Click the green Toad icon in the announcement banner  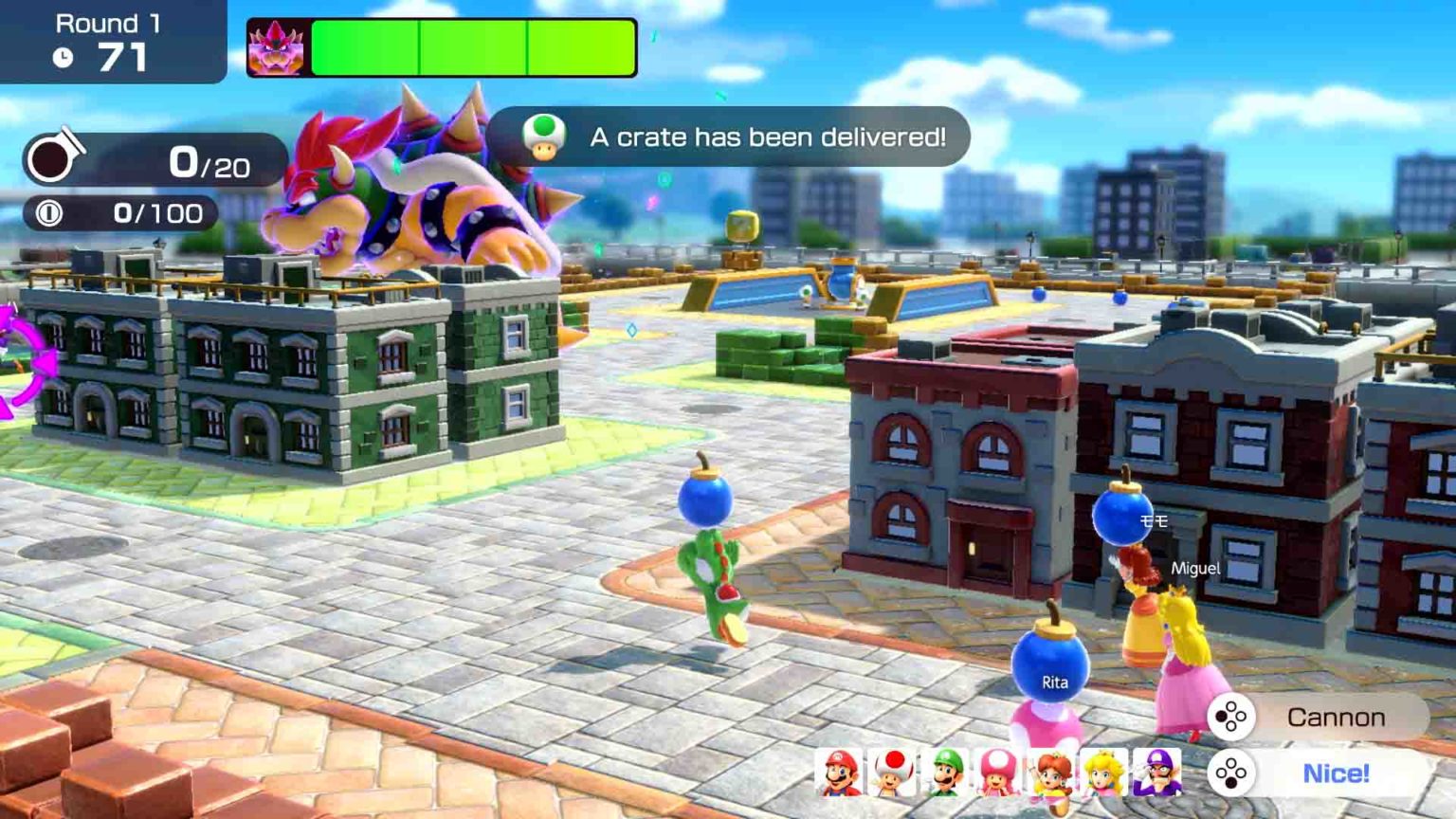(540, 138)
